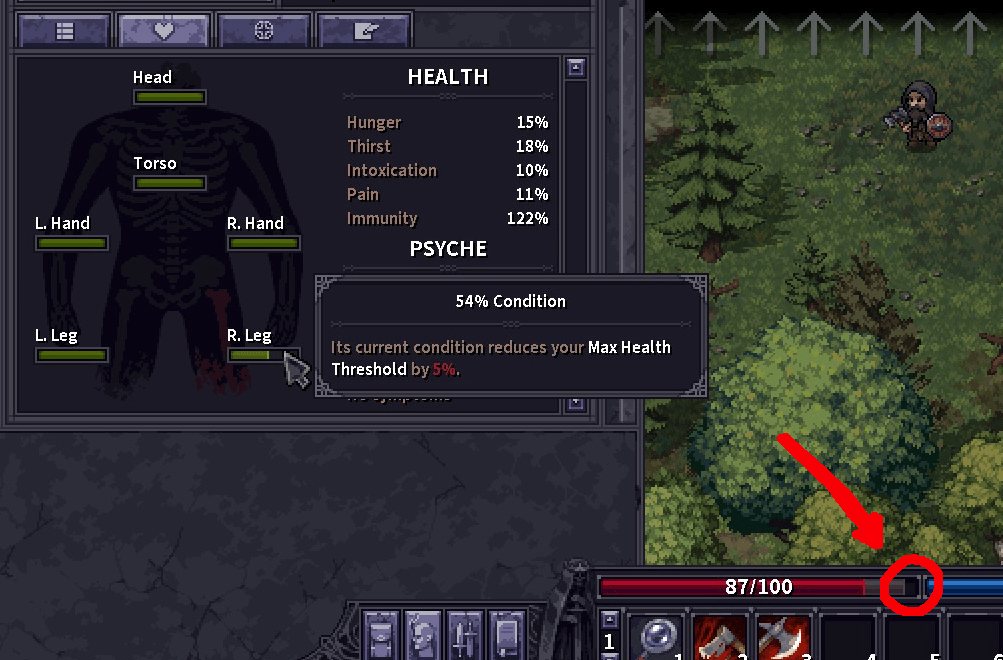This screenshot has height=660, width=1003.
Task: Open the journal scroll menu button
Action: click(x=507, y=636)
